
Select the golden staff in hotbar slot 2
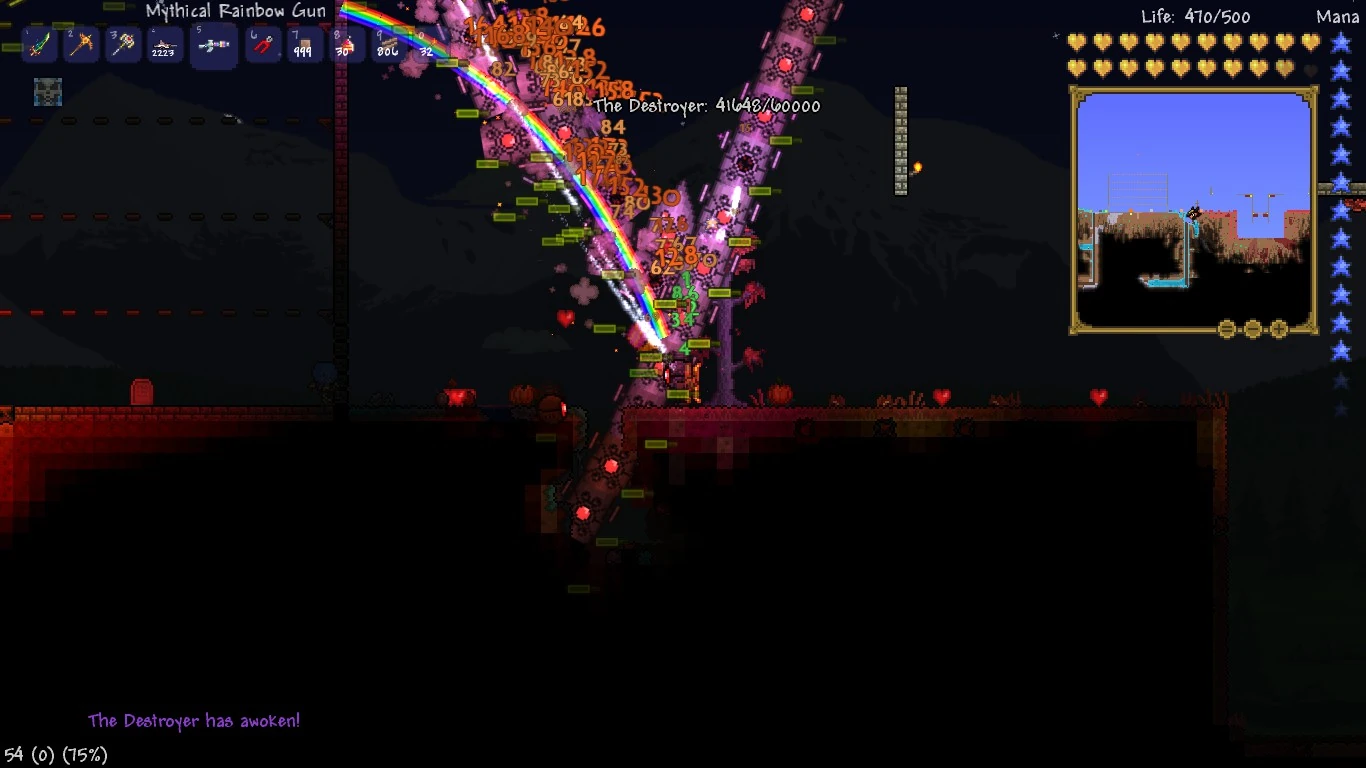point(79,44)
